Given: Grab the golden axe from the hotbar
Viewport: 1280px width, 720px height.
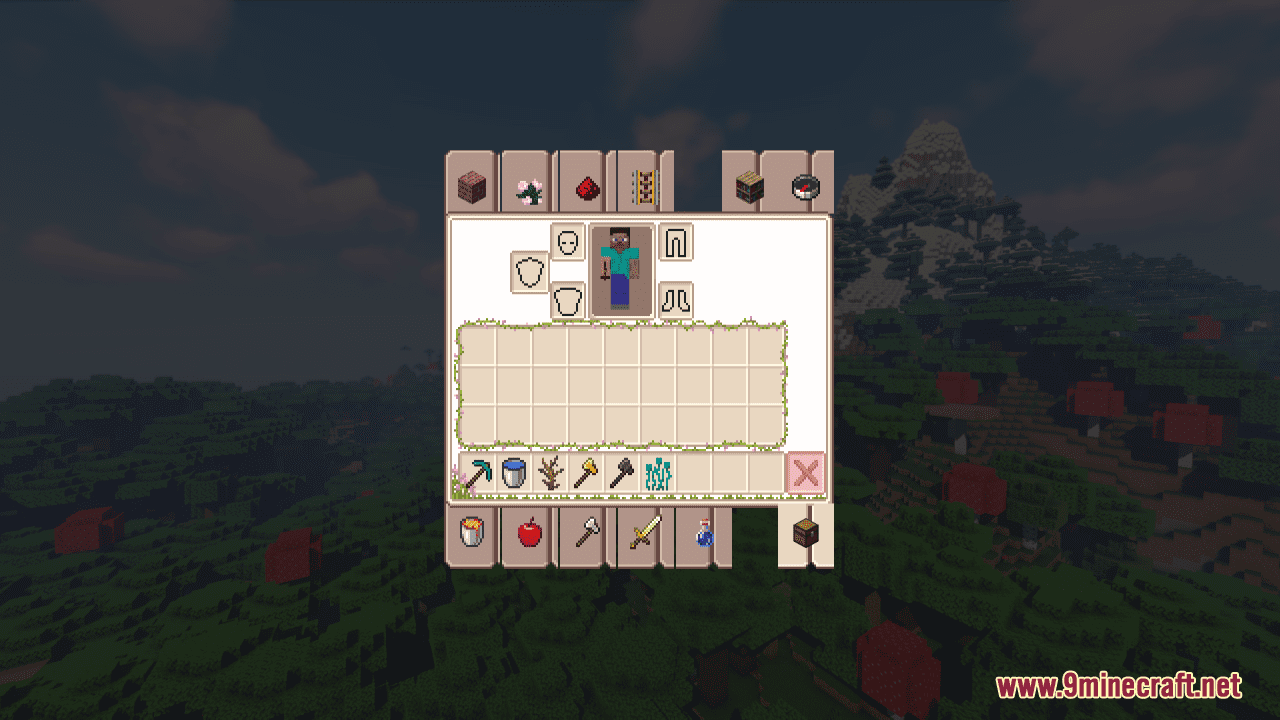Looking at the screenshot, I should coord(584,473).
